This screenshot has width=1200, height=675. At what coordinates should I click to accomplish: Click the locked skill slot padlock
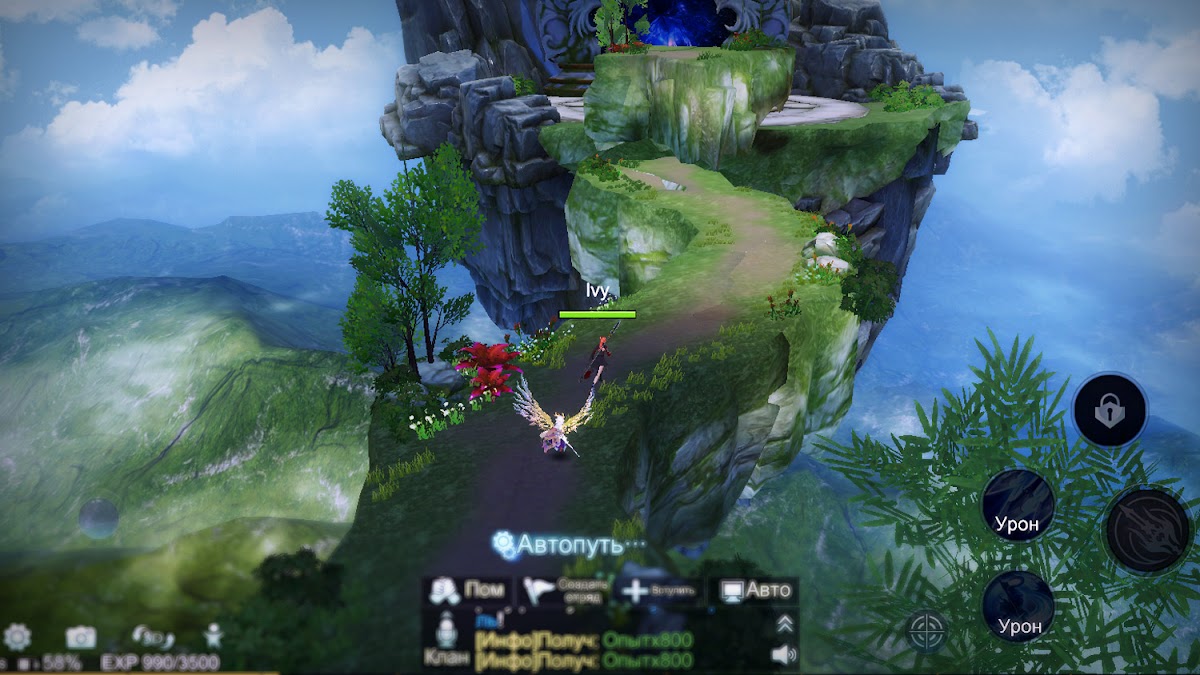[1109, 410]
